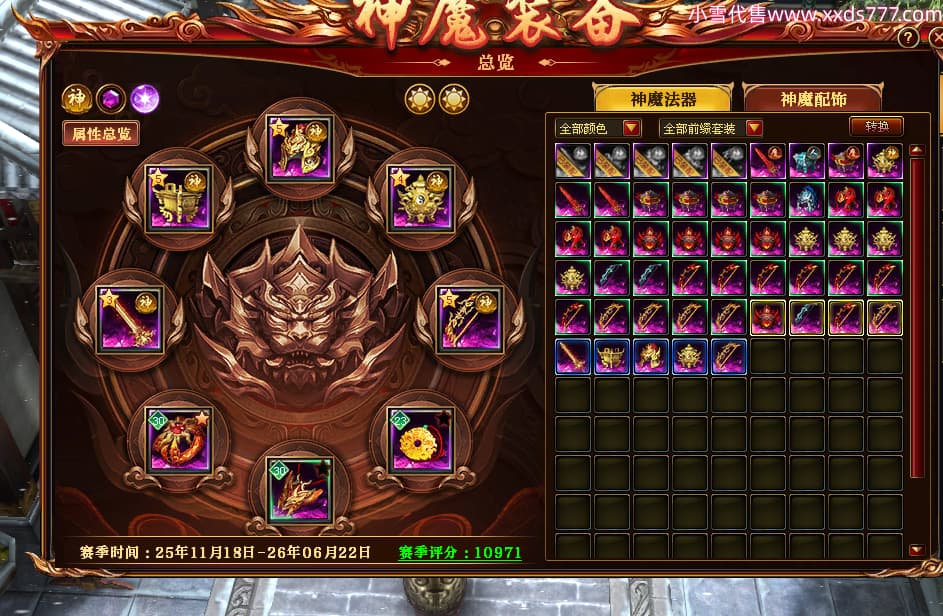Switch to the 神魔法器 tab
Screen dimensions: 943x616
tap(663, 99)
